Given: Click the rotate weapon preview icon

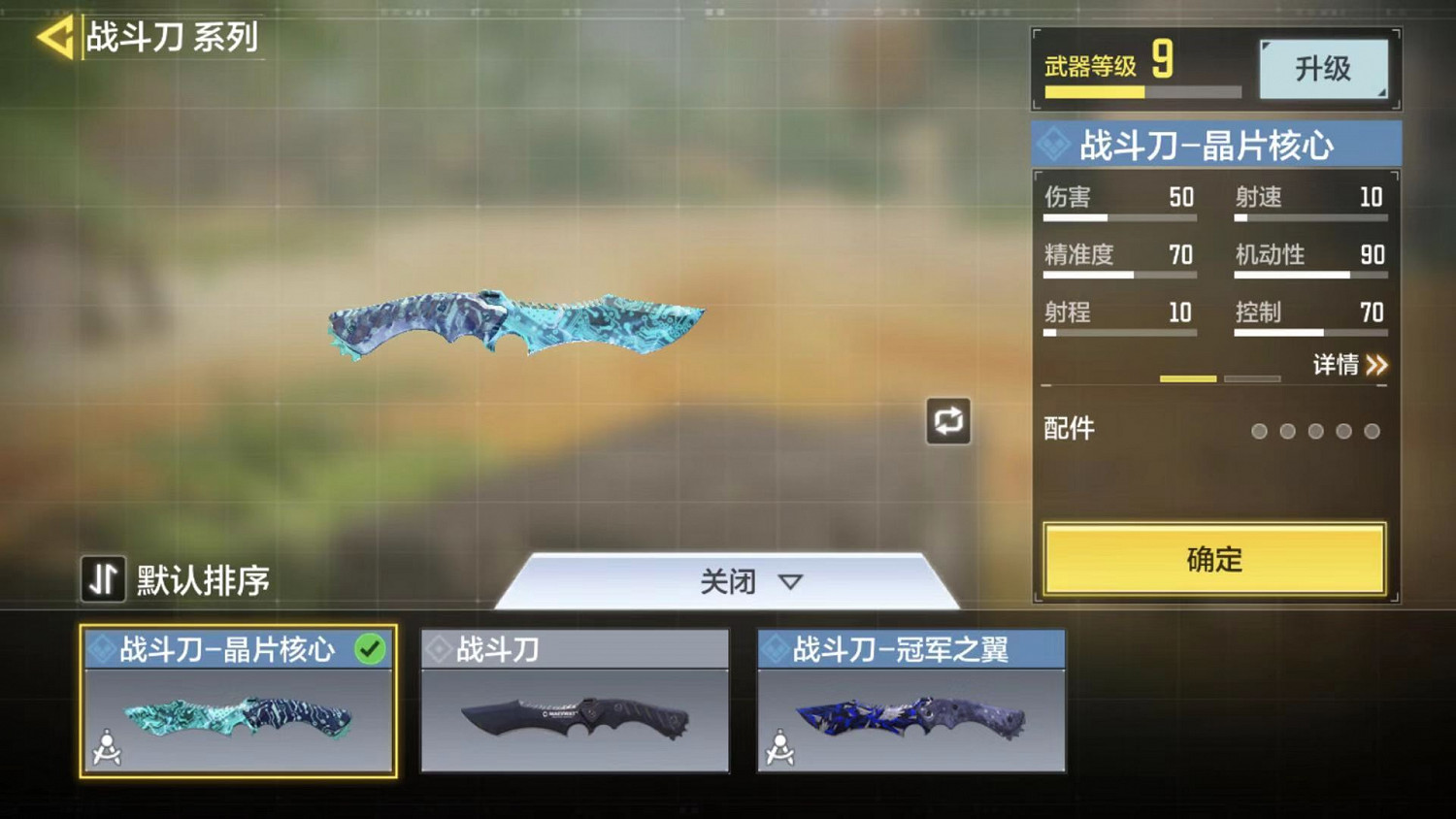Looking at the screenshot, I should 948,421.
